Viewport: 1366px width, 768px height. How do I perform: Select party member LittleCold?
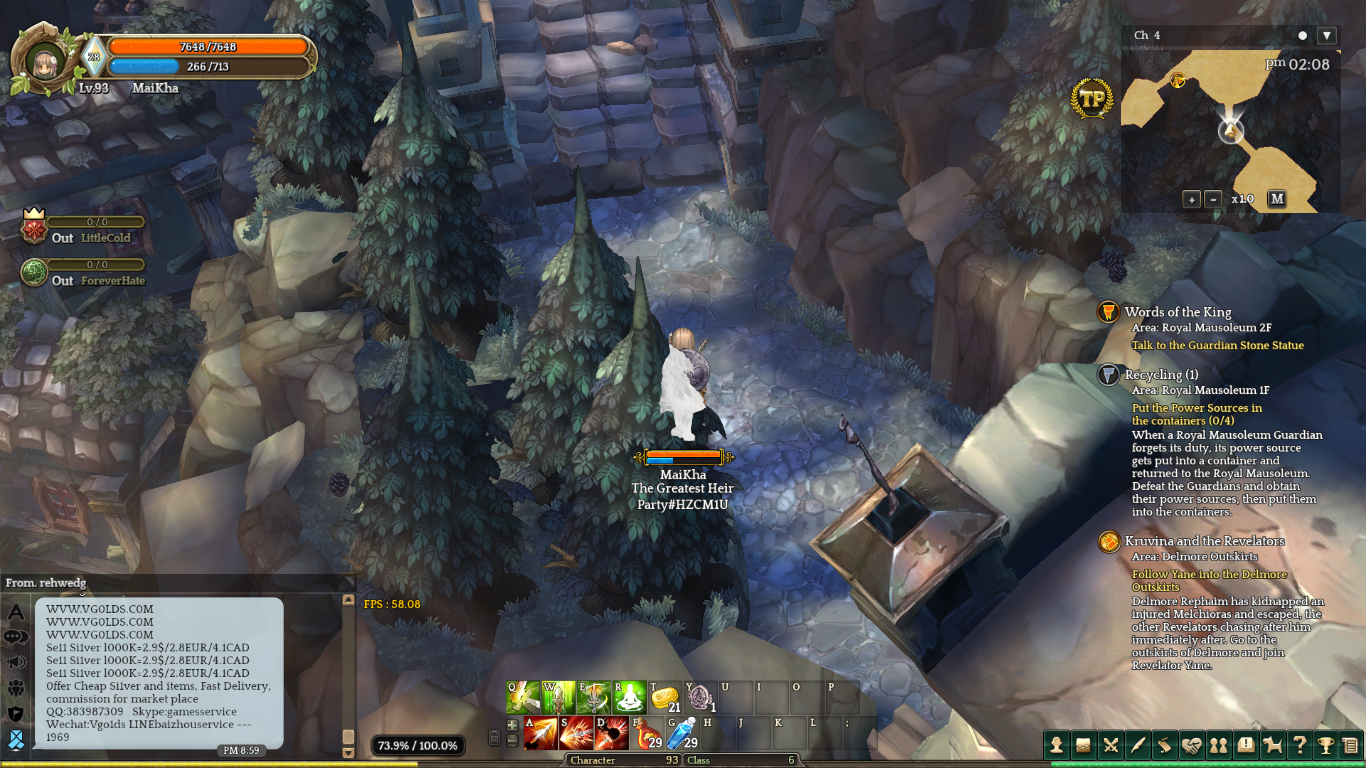105,238
